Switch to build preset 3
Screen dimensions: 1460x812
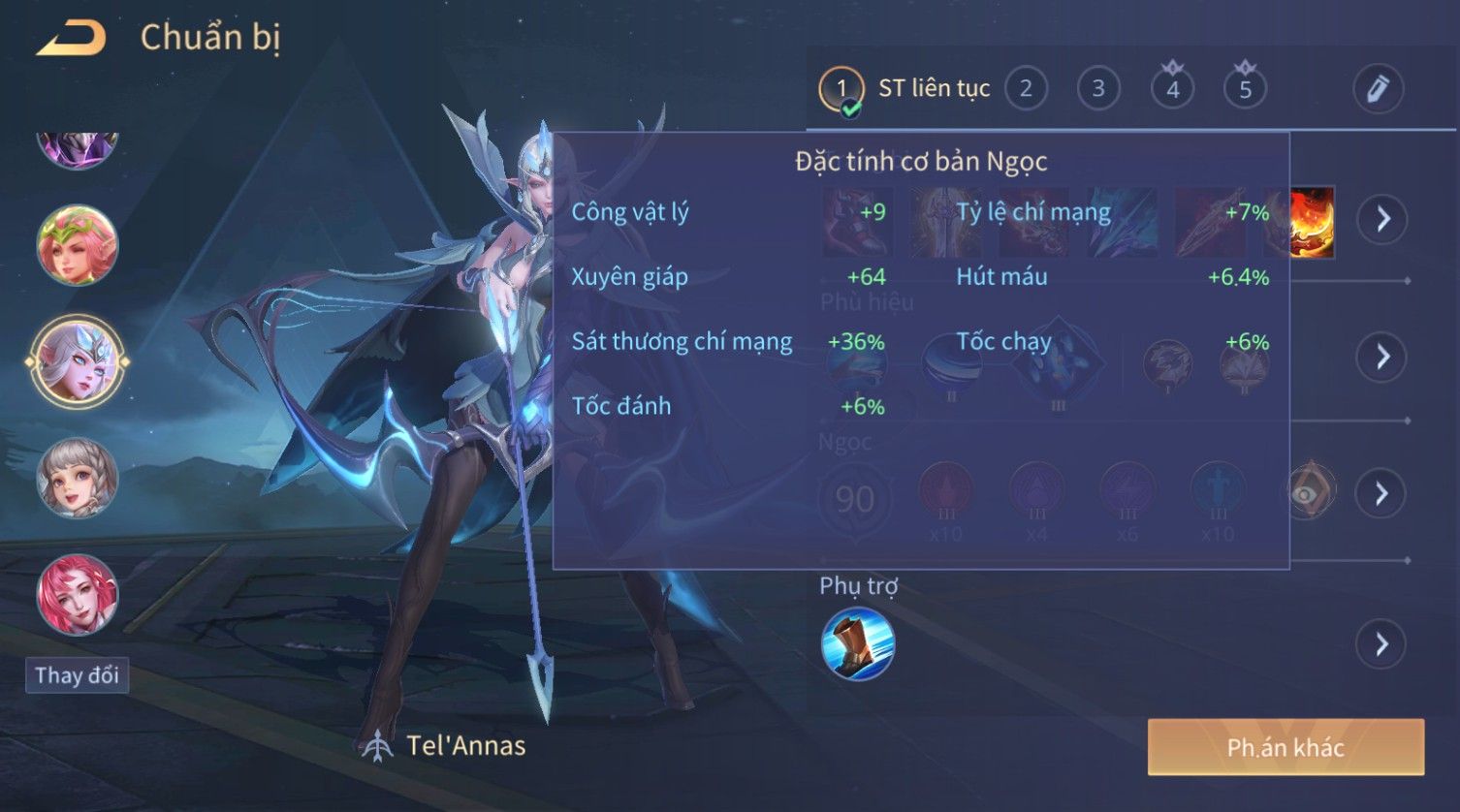click(x=1098, y=89)
